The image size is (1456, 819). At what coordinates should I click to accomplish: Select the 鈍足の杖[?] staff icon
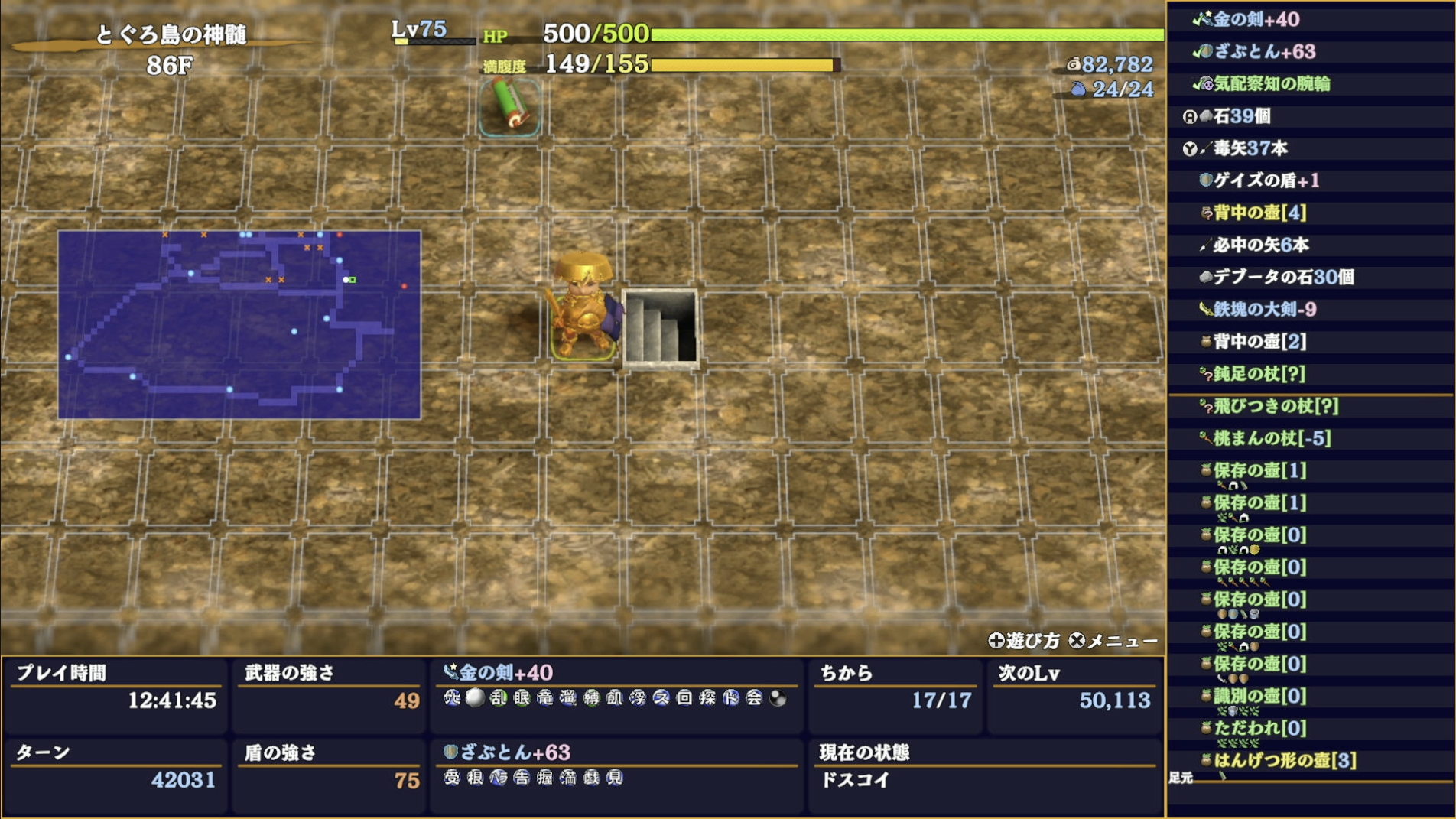pos(1205,374)
